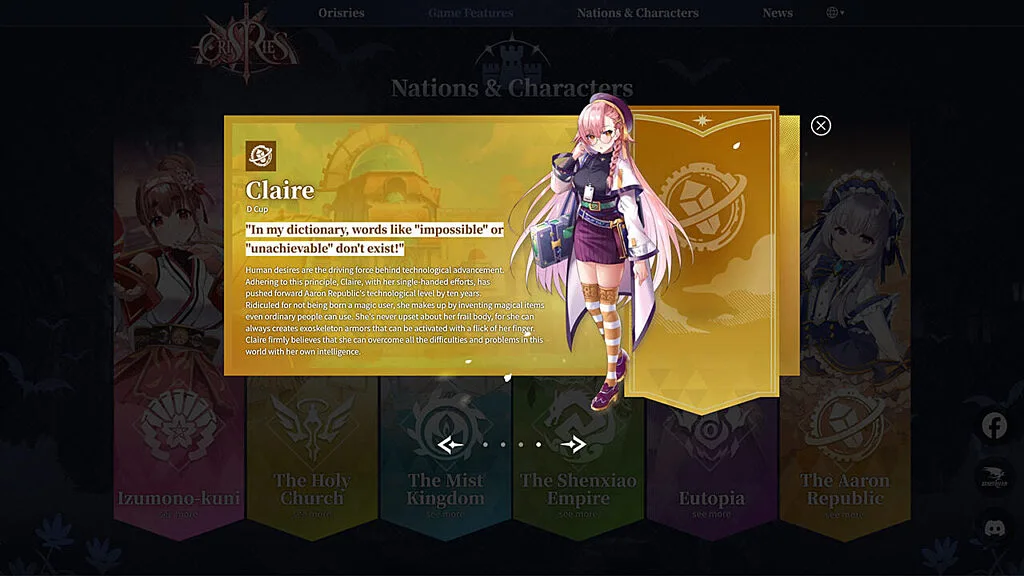Close the Claire character popup
1024x576 pixels.
coord(821,125)
